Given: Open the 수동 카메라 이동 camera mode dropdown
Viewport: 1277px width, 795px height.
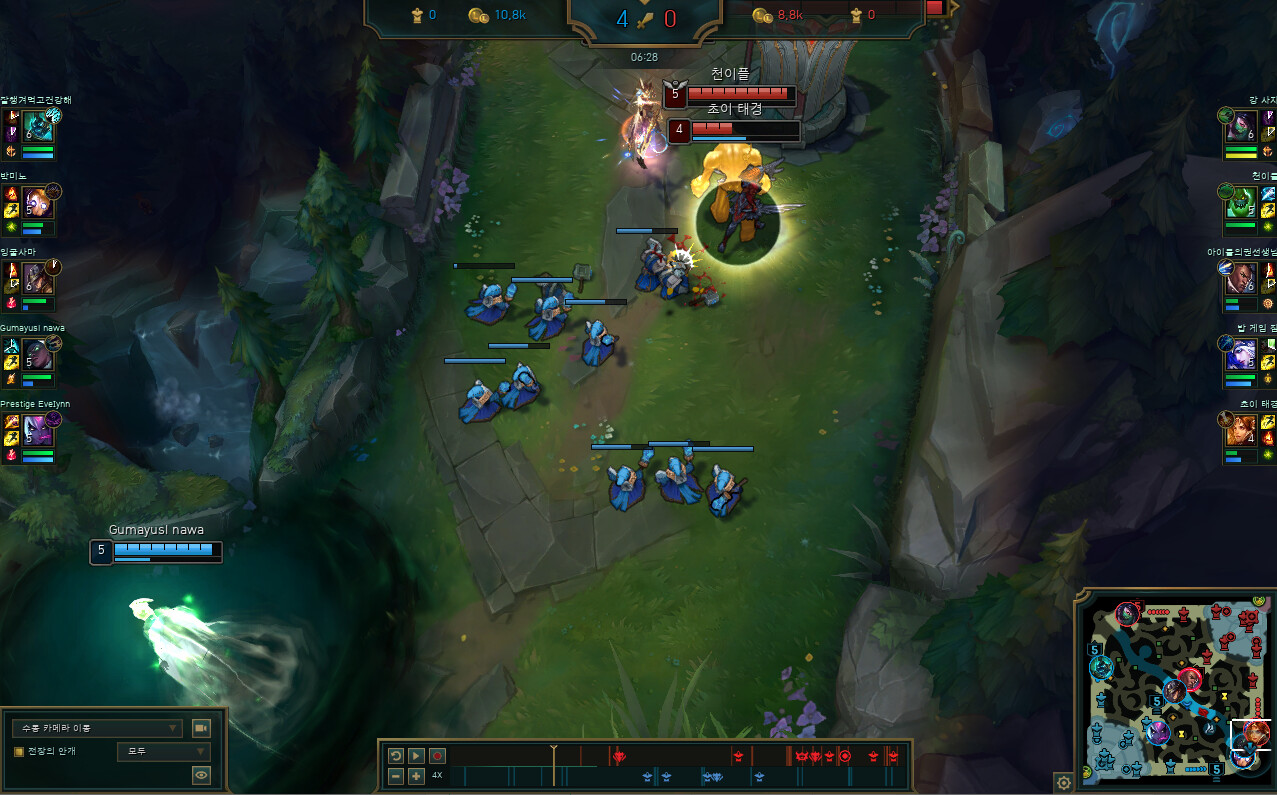Looking at the screenshot, I should coord(96,728).
